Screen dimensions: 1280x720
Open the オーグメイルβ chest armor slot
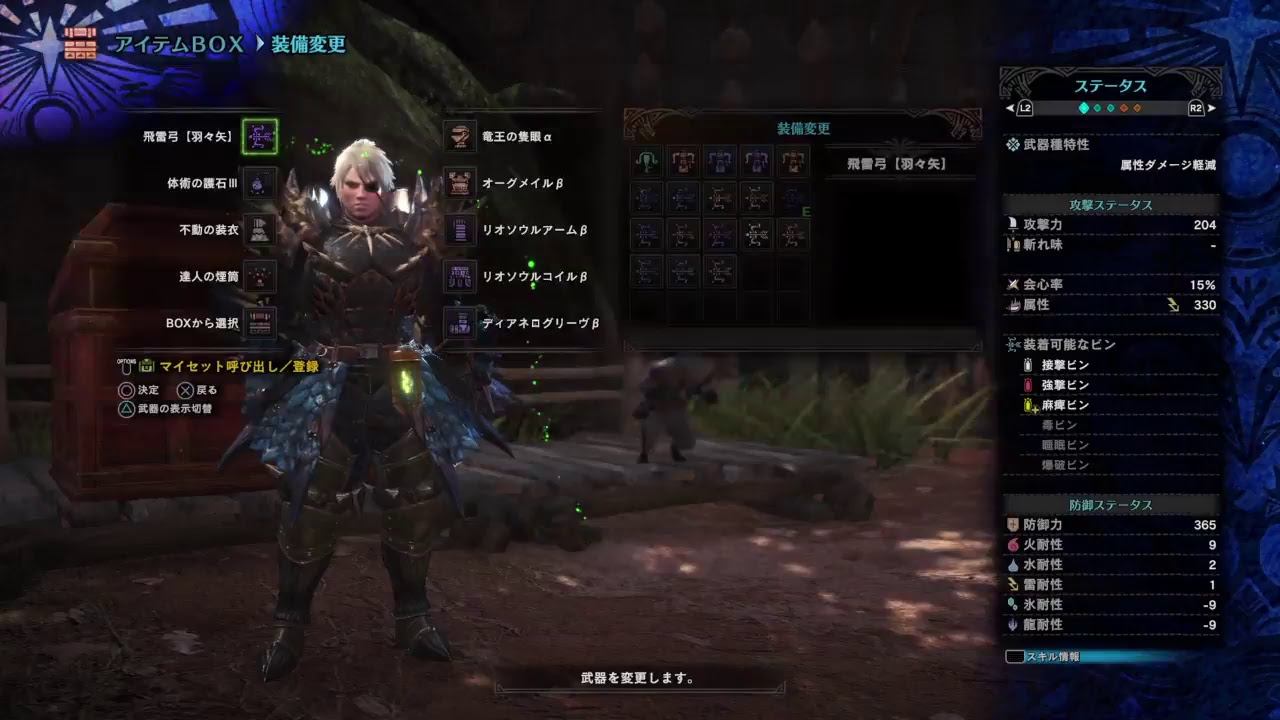pos(459,184)
